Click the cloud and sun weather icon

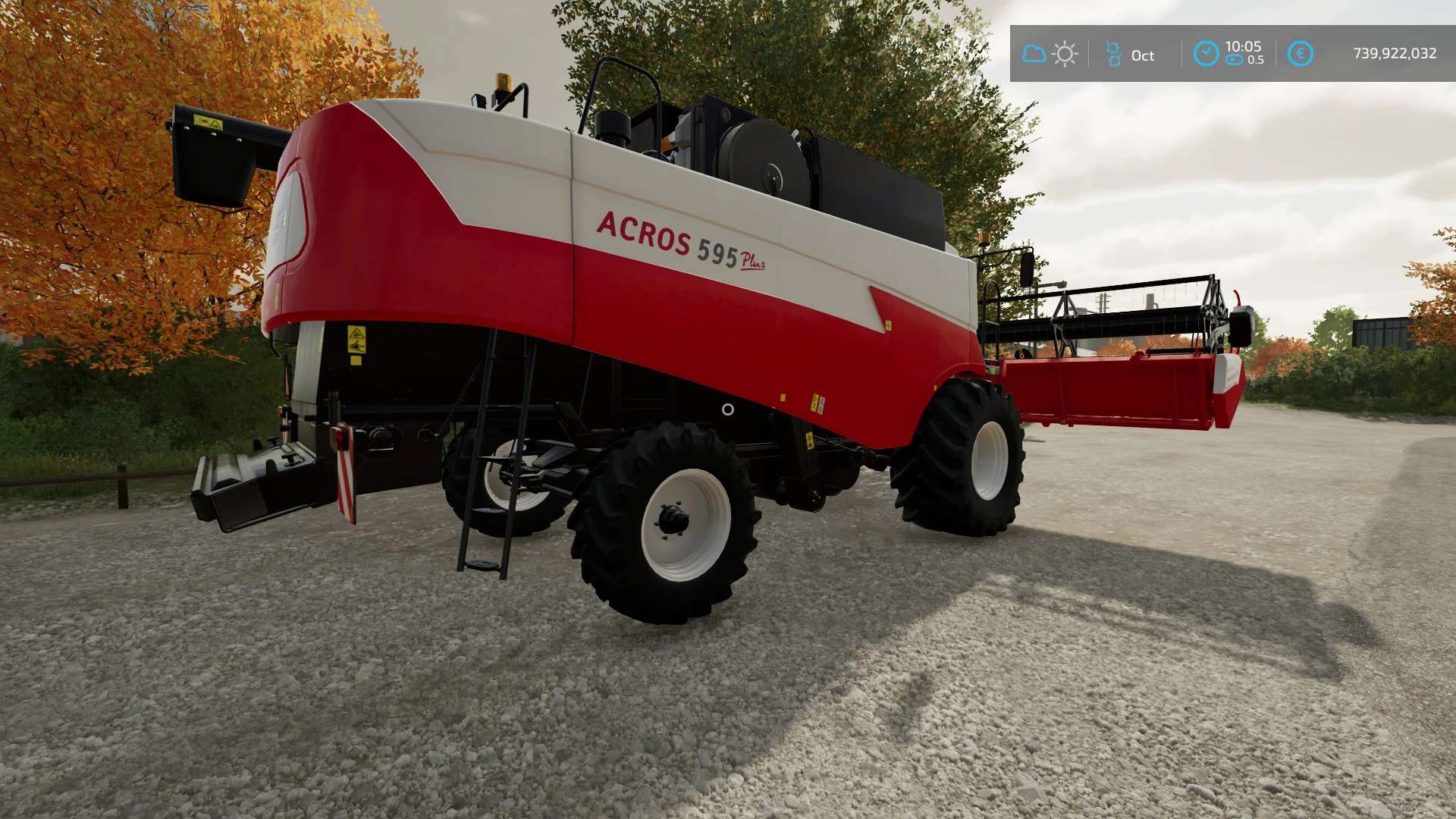coord(1050,54)
